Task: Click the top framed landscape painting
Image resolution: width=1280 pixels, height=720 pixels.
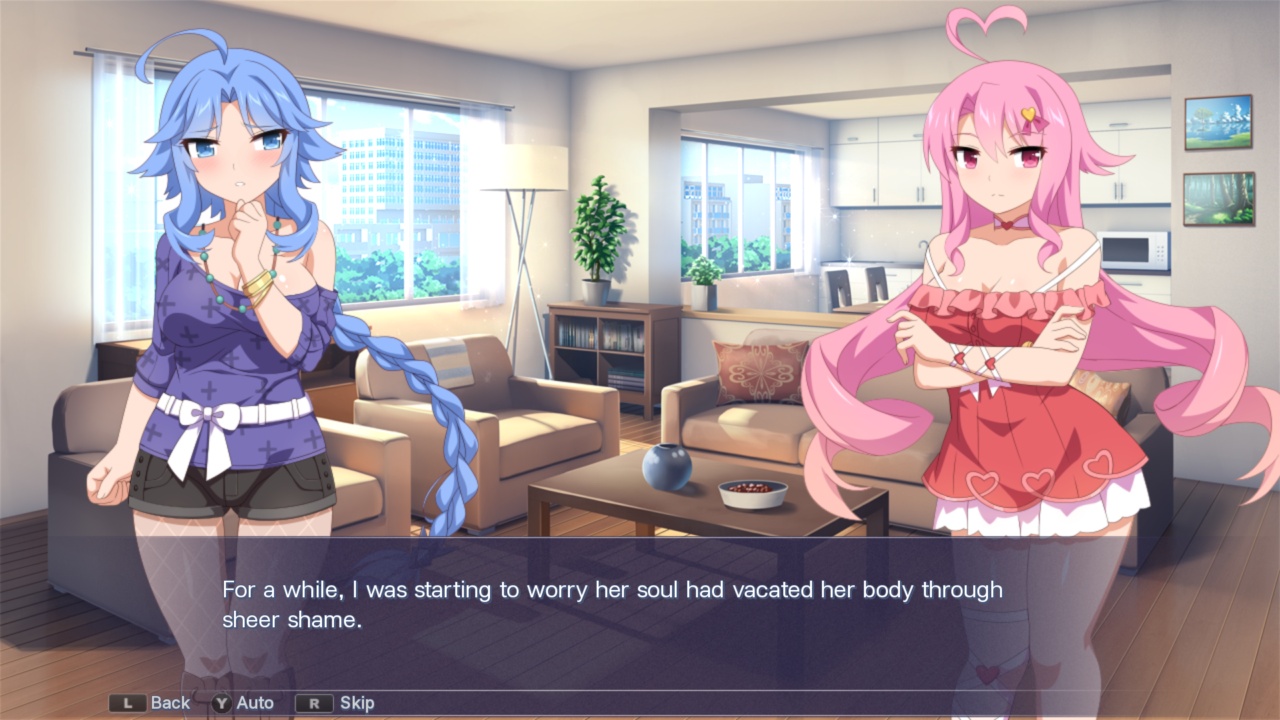Action: [x=1218, y=120]
